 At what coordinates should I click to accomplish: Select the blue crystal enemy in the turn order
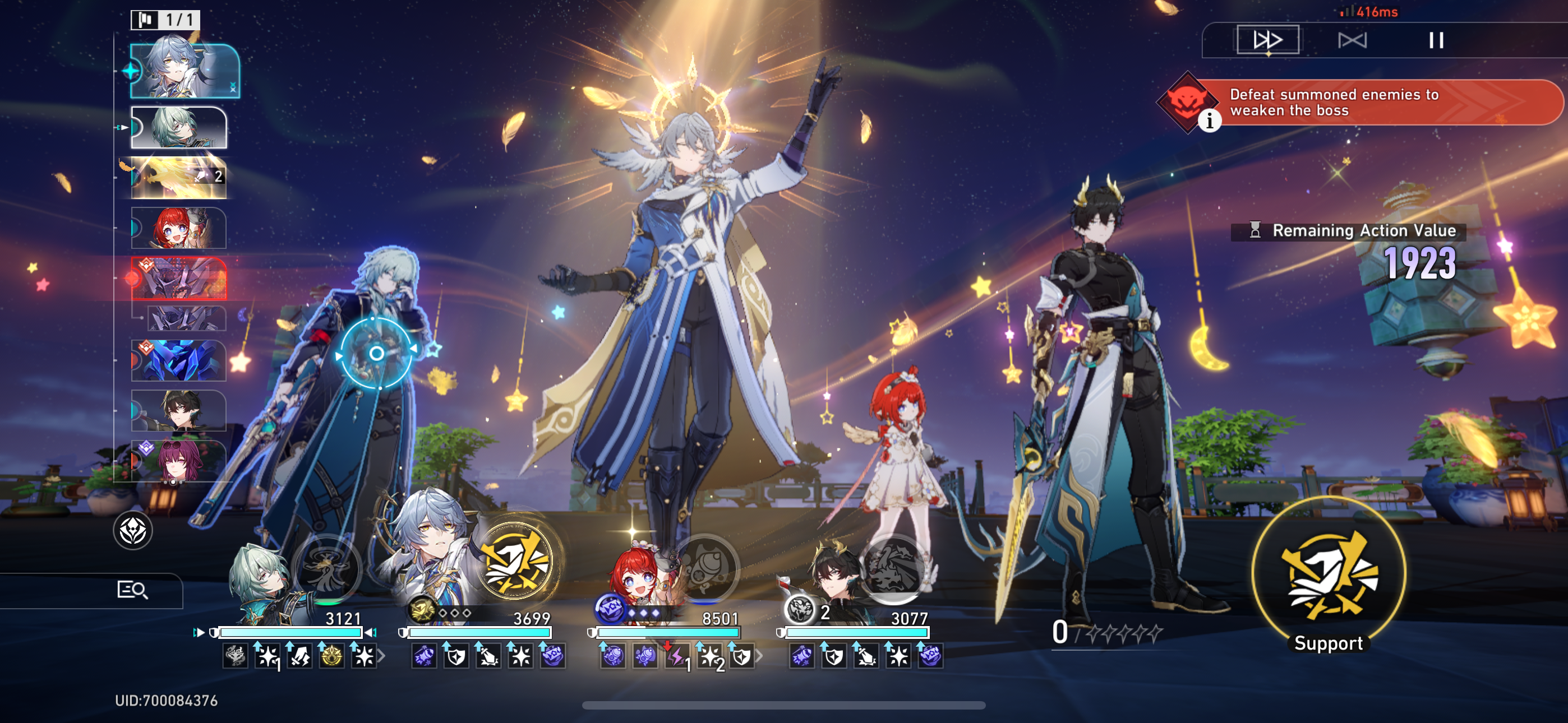coord(179,360)
